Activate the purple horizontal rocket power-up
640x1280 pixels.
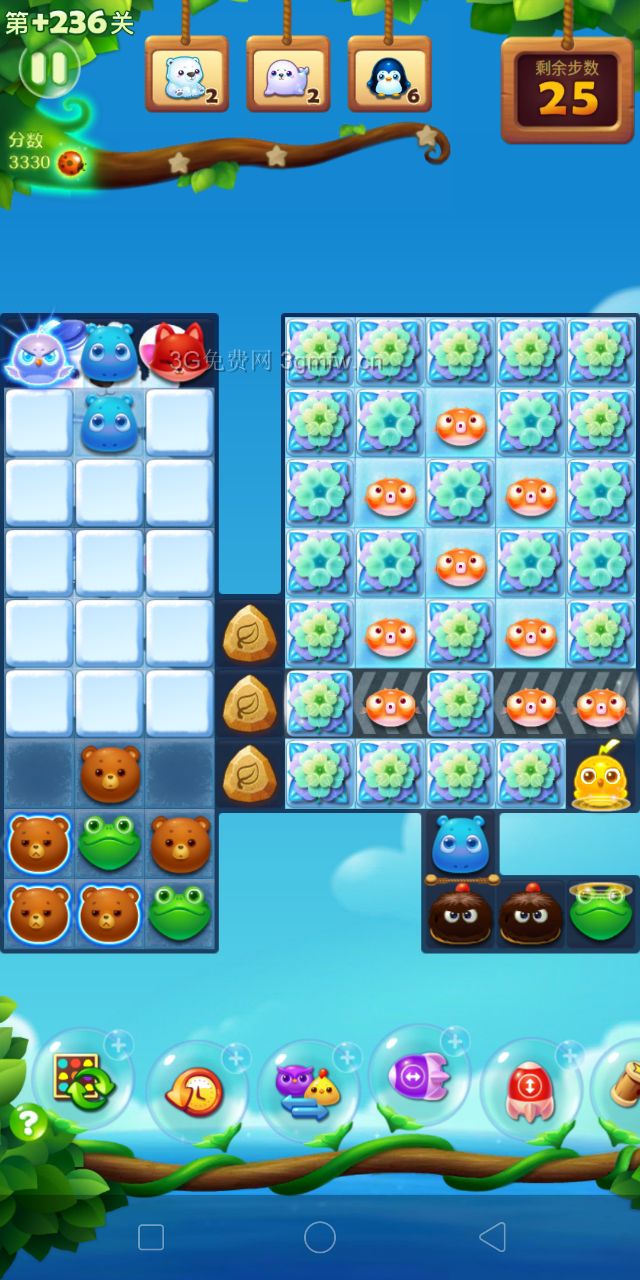(x=418, y=1076)
